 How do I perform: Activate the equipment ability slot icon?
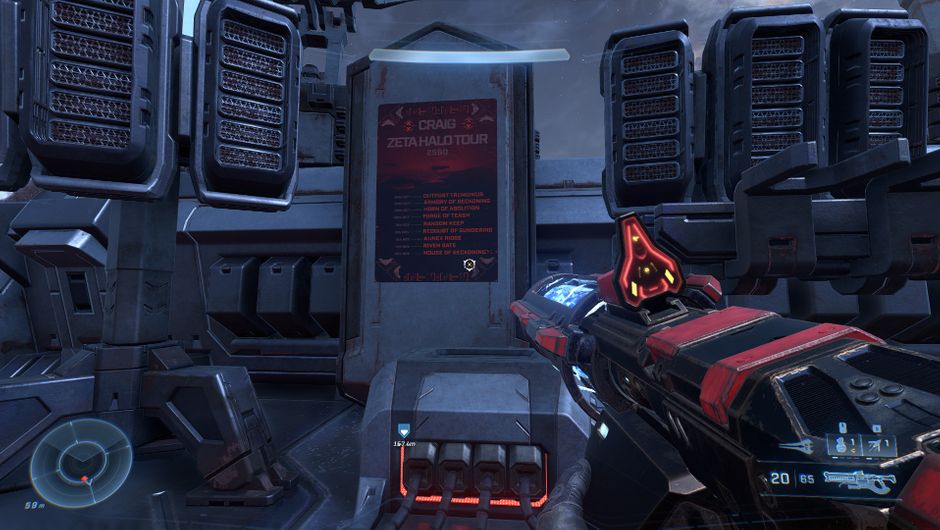(x=877, y=445)
